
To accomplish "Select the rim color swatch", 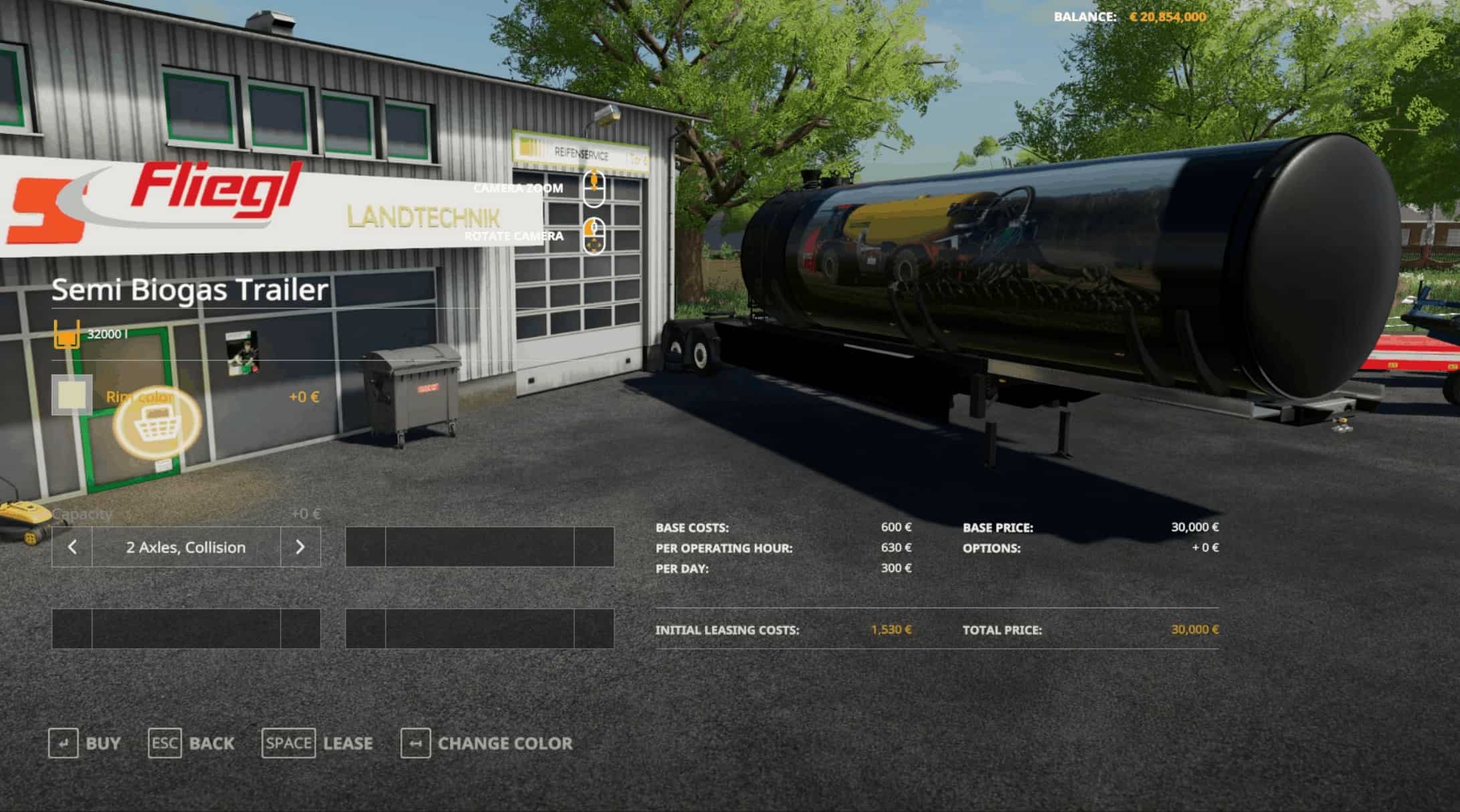I will coord(72,395).
